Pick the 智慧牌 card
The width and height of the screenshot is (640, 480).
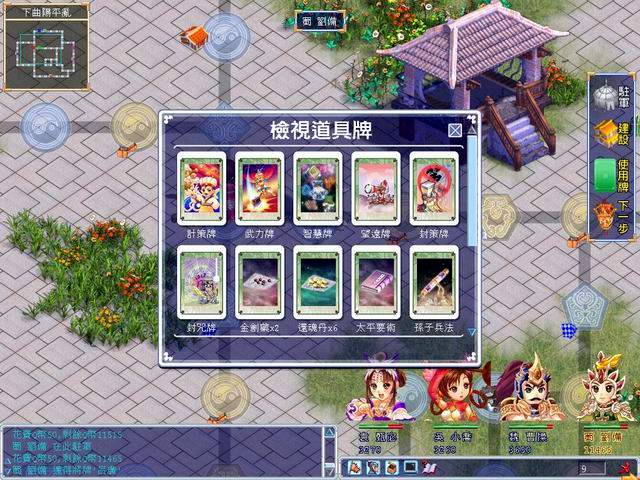(318, 188)
